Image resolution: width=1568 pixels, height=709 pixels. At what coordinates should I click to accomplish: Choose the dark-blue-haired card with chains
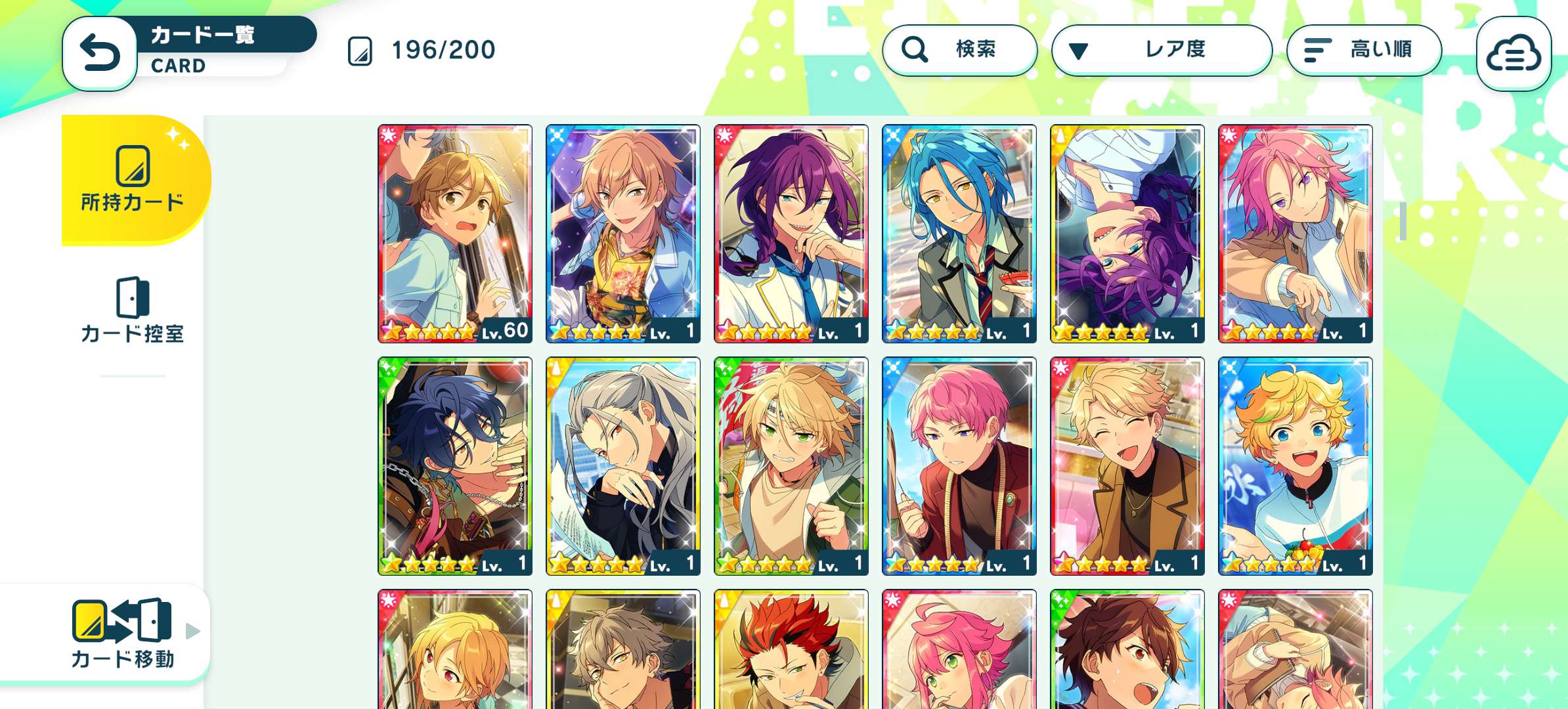click(x=455, y=465)
